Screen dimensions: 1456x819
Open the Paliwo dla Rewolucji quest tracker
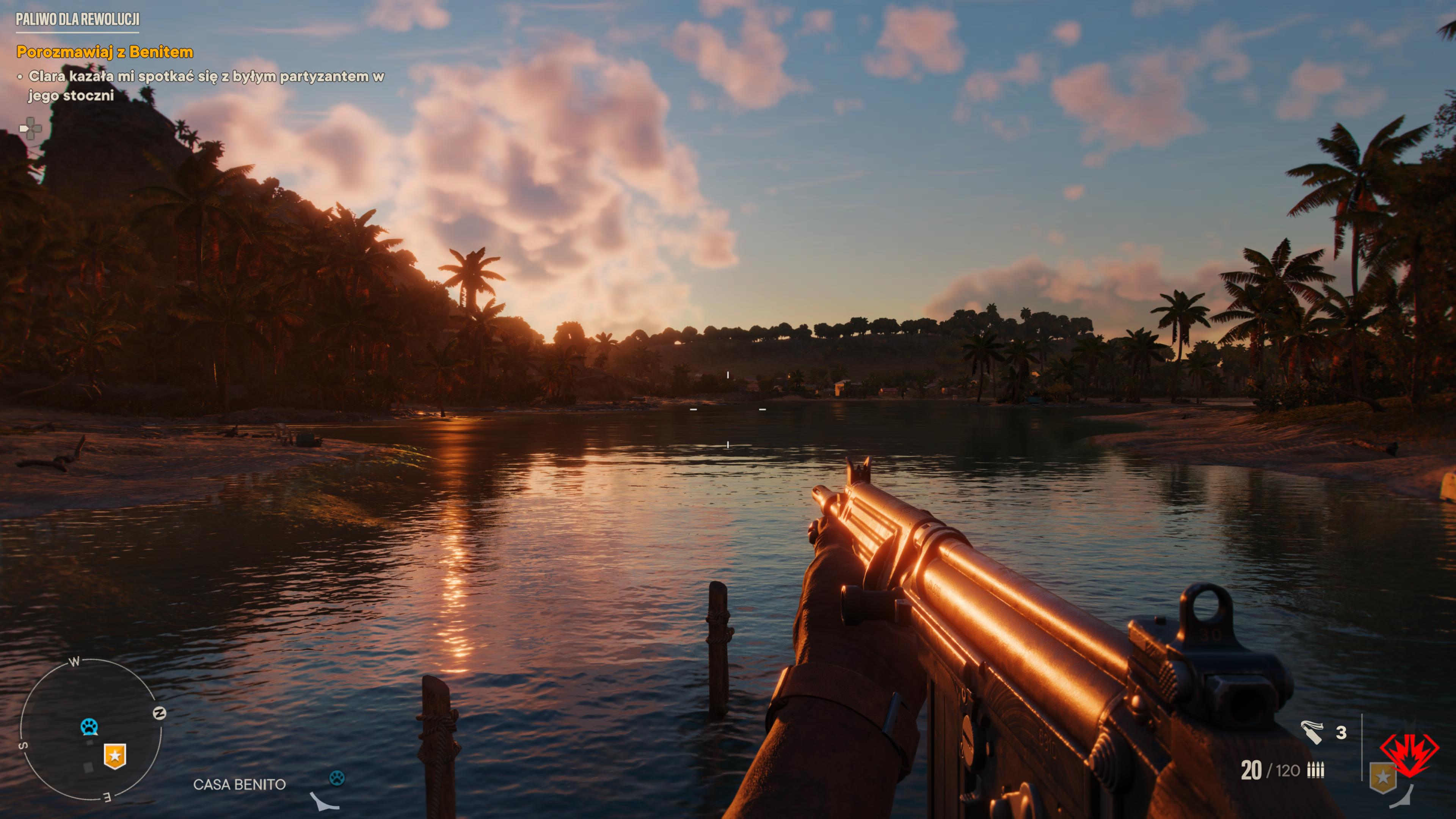[77, 19]
